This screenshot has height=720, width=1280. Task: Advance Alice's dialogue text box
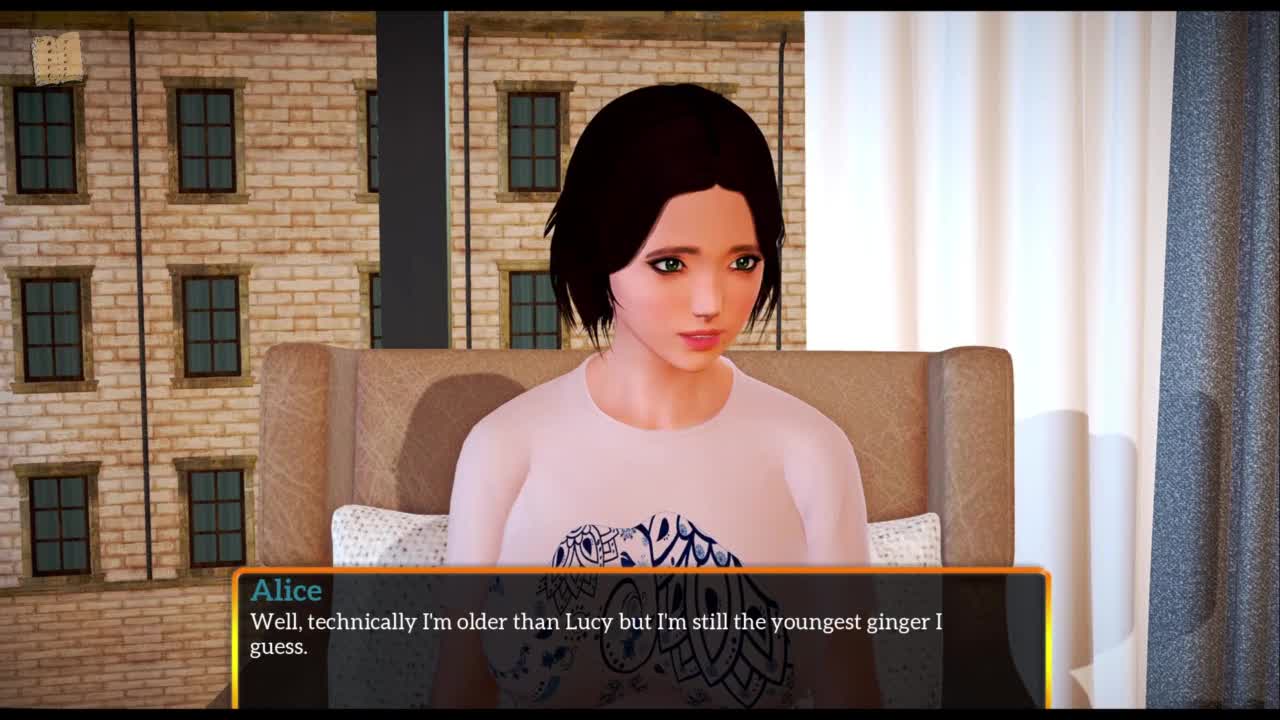[x=640, y=637]
